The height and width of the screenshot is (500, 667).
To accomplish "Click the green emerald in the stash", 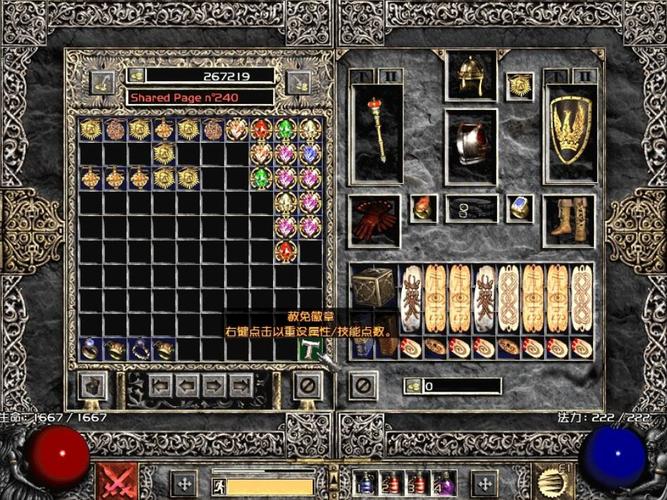I will pyautogui.click(x=286, y=129).
